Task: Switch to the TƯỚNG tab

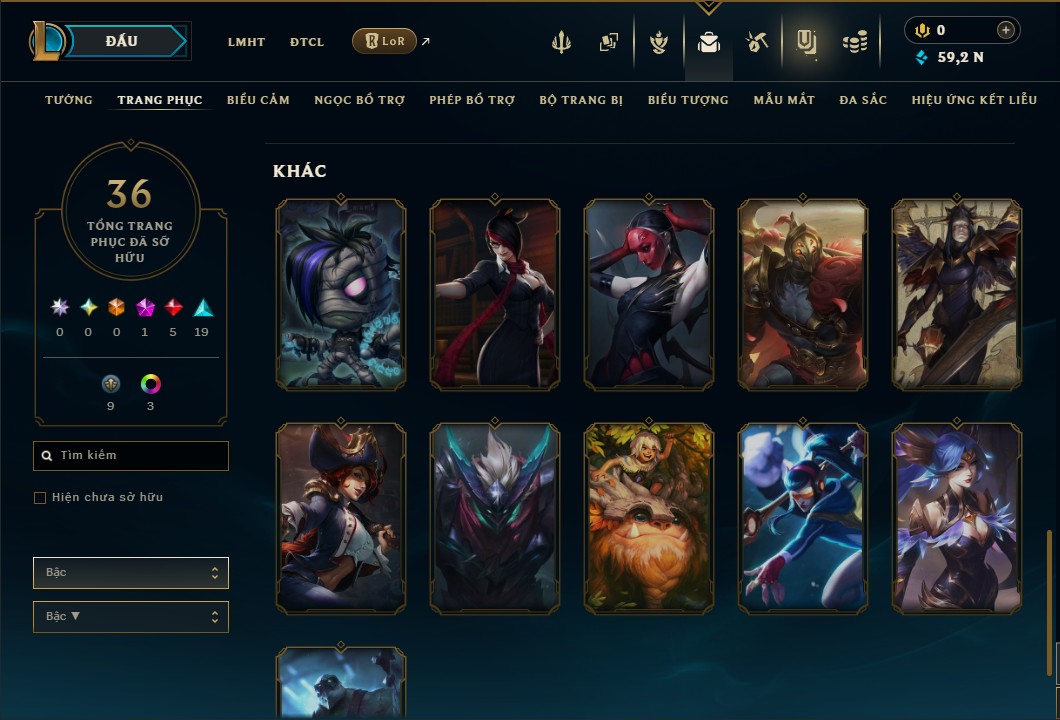Action: point(69,100)
